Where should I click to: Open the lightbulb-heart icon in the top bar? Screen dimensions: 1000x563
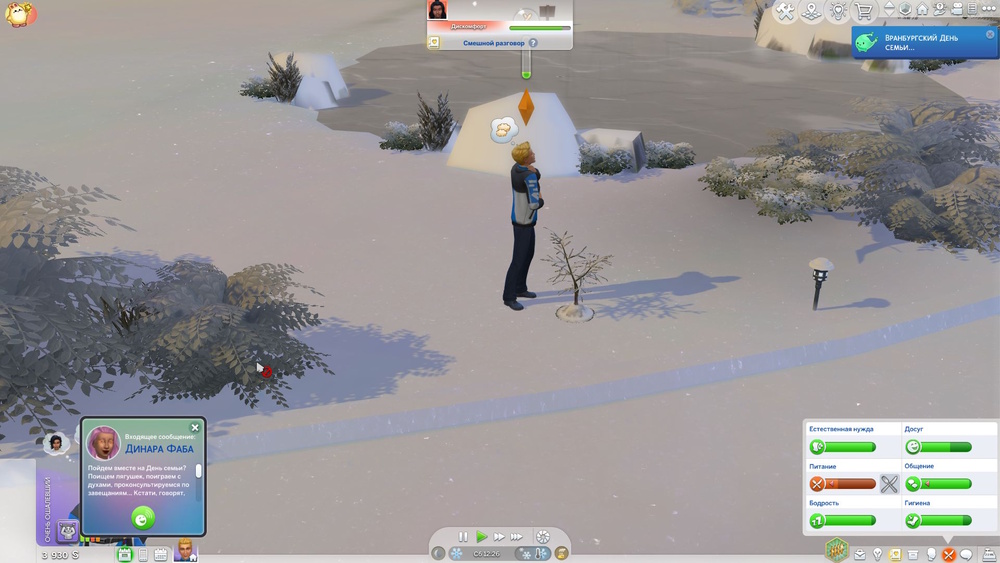click(x=838, y=12)
